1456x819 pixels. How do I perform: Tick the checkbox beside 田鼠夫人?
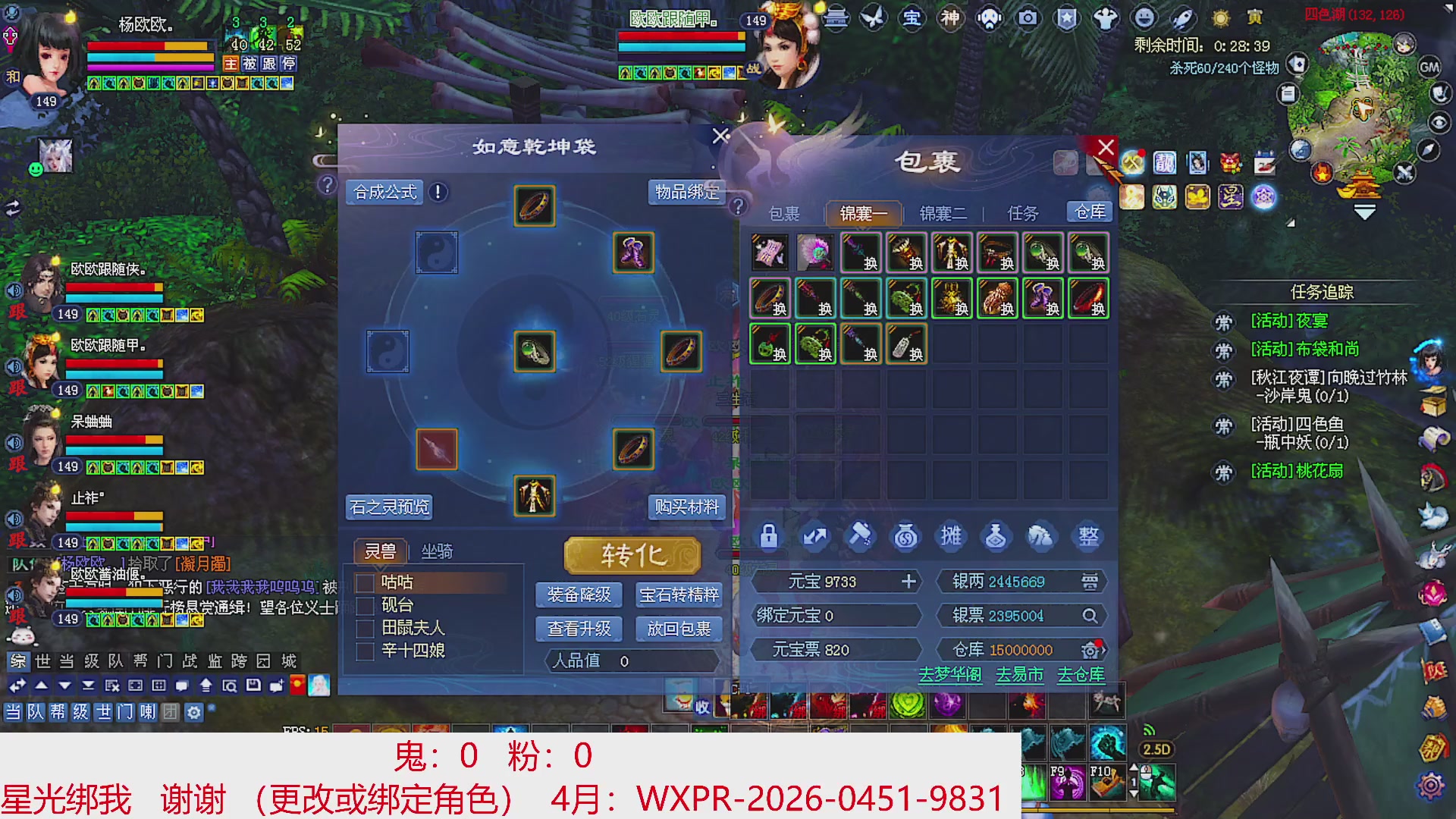coord(365,628)
